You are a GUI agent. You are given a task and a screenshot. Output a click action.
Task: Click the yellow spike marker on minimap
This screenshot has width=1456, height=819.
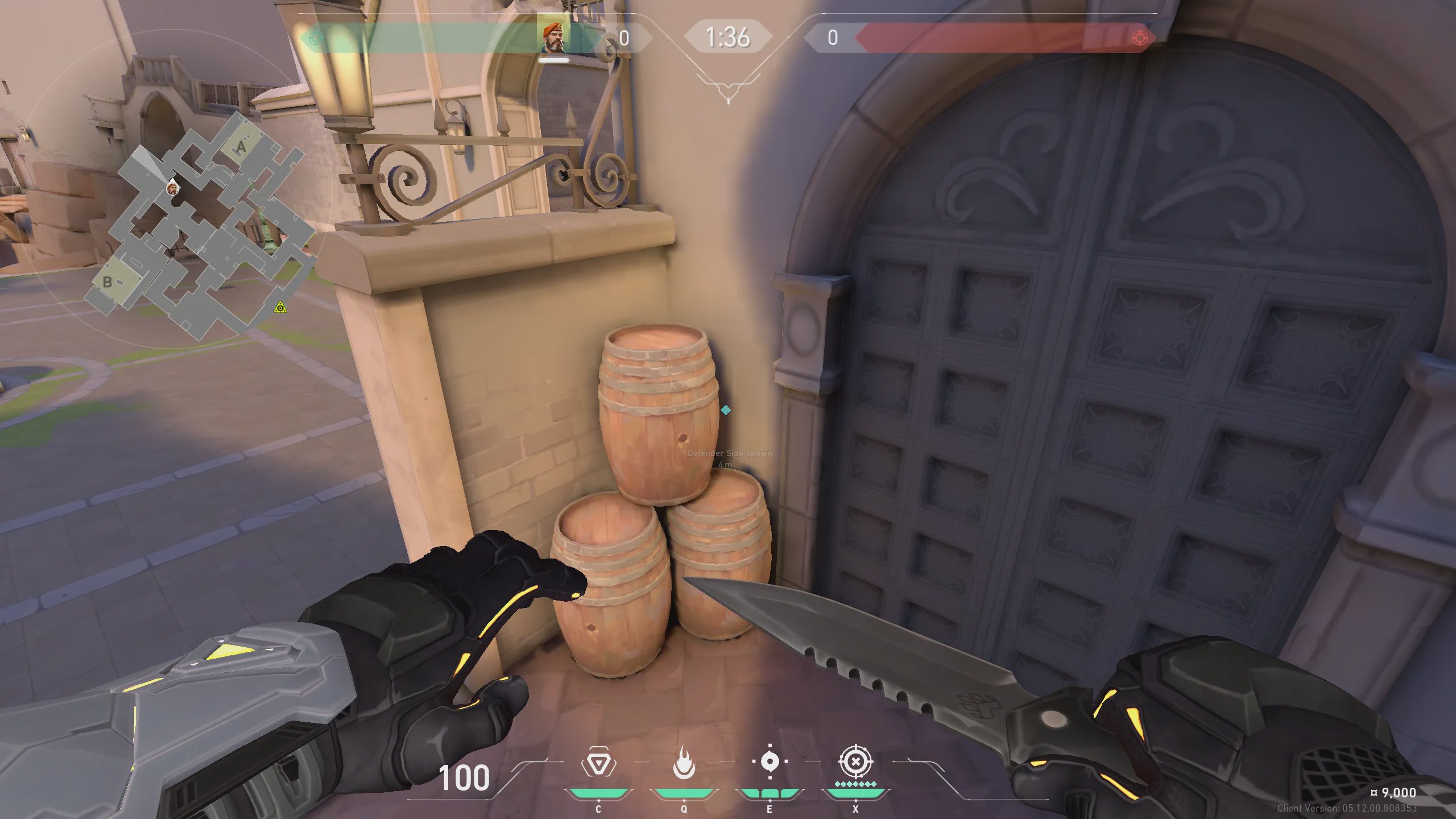[280, 308]
